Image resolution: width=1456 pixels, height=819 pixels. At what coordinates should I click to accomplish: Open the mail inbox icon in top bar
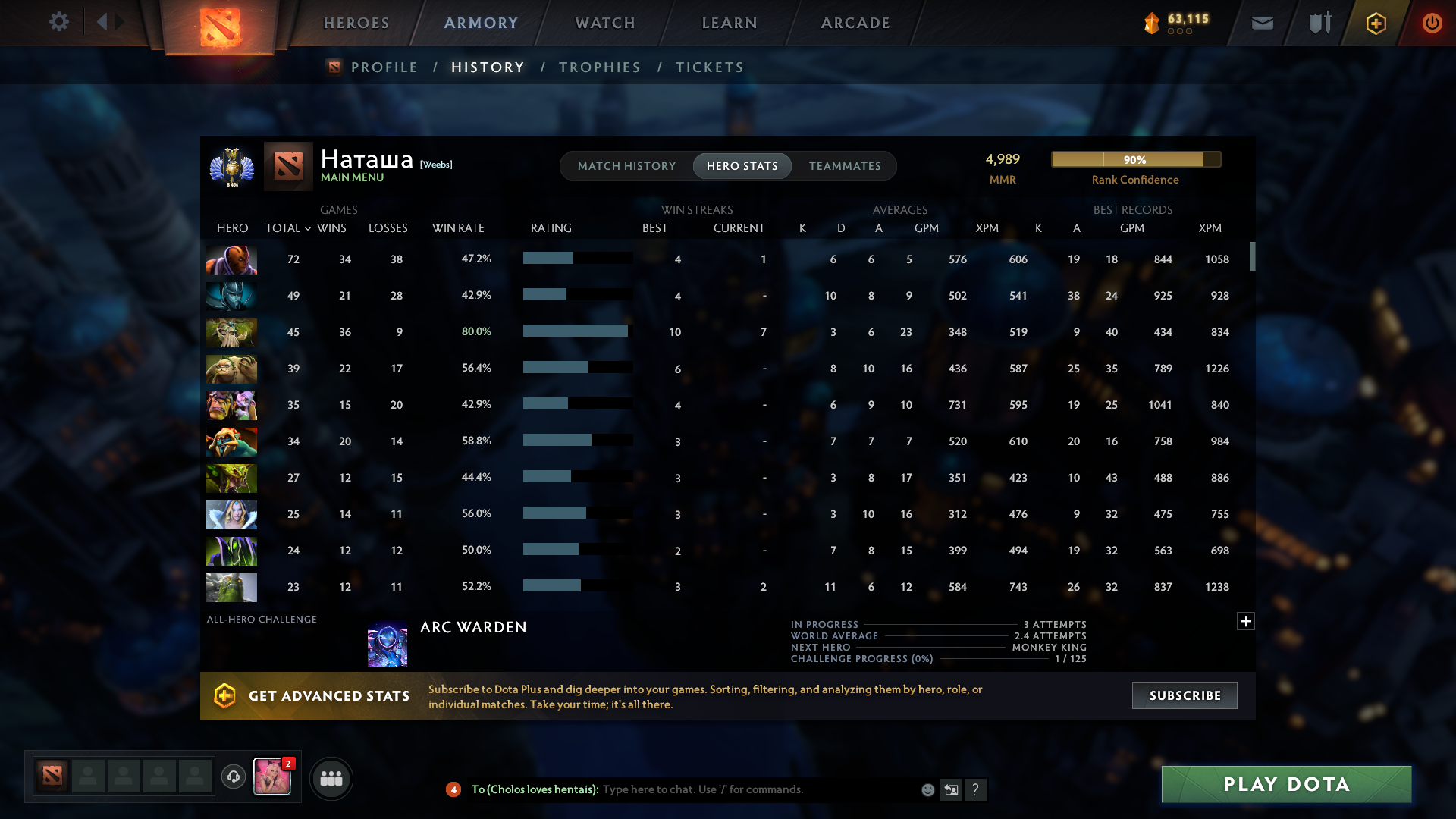1261,23
